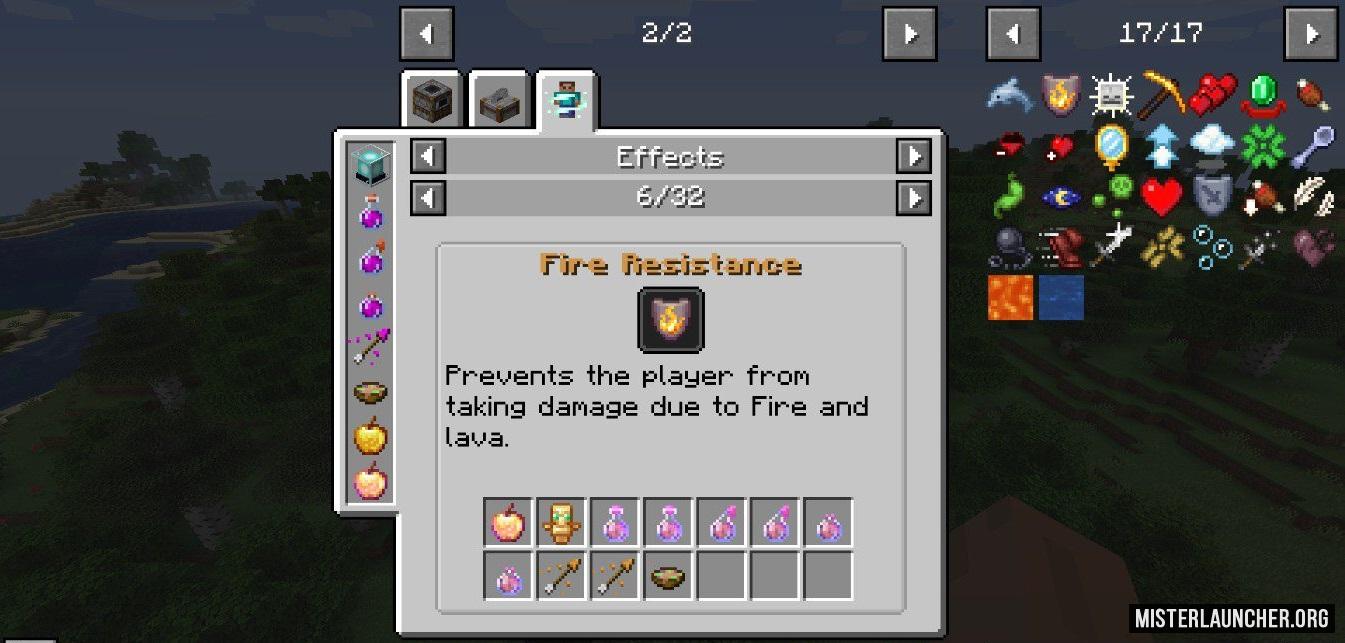This screenshot has width=1345, height=643.
Task: Select the pickaxe Haste effect icon
Action: tap(1163, 94)
